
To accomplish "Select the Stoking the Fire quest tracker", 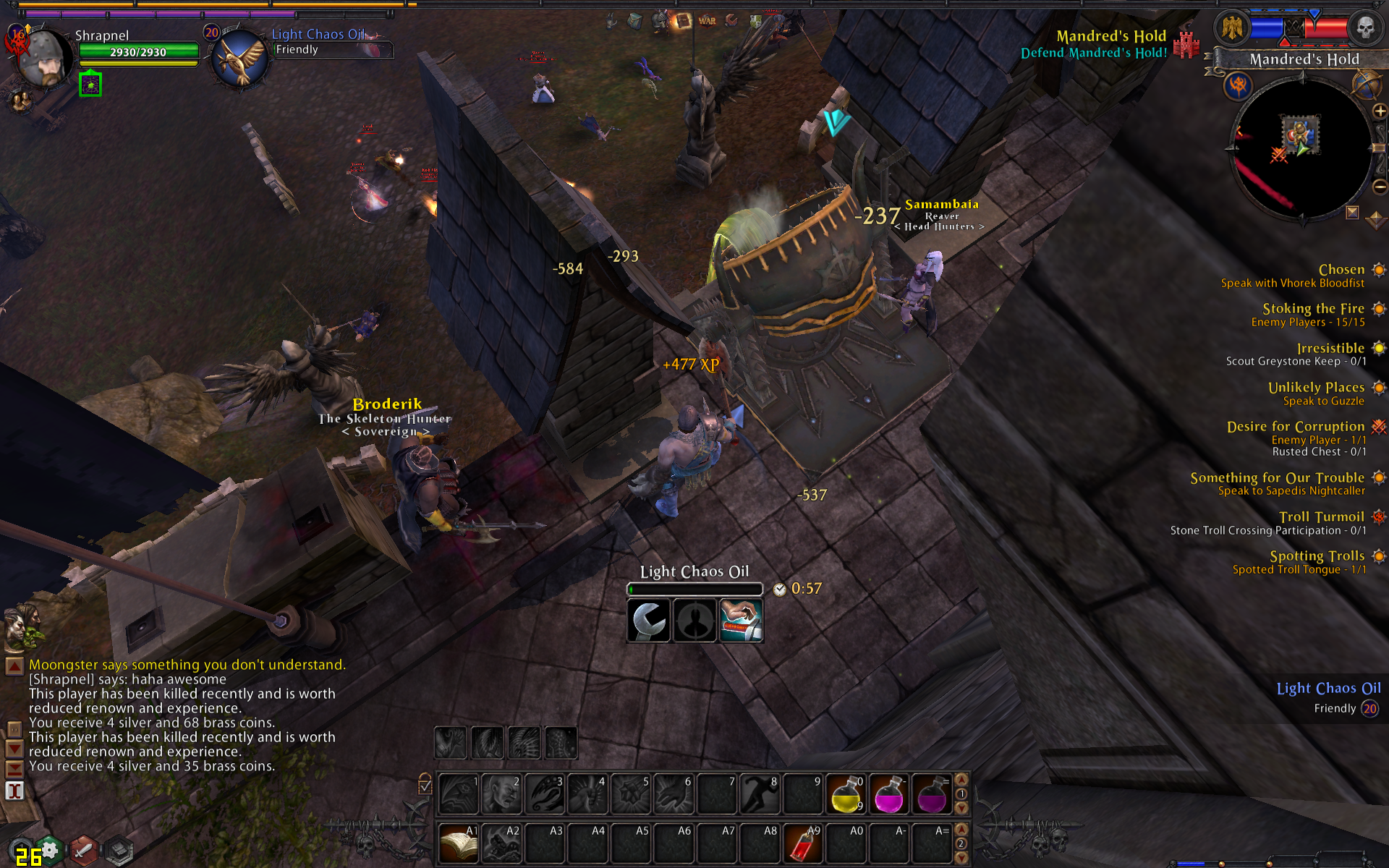I will click(x=1313, y=309).
